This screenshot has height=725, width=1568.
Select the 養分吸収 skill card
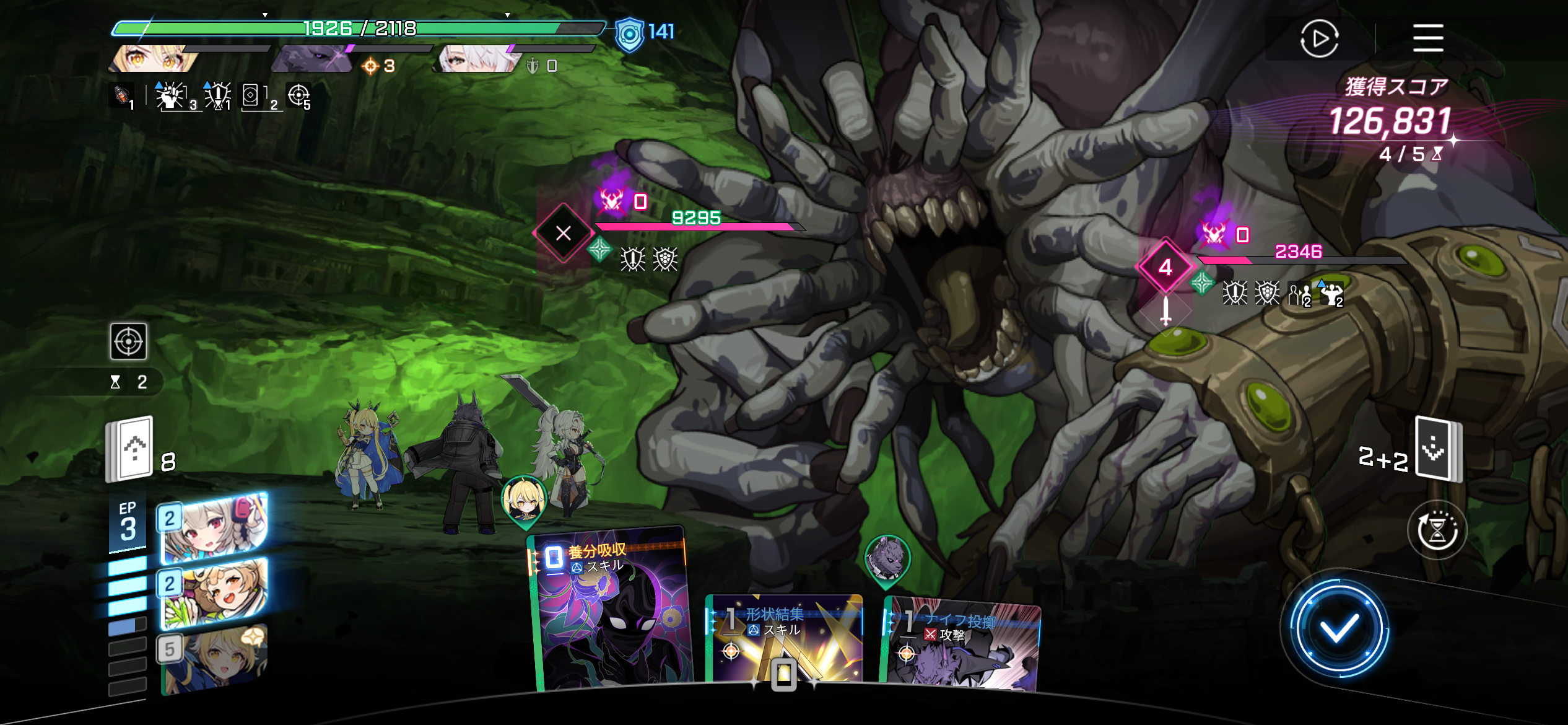[611, 610]
